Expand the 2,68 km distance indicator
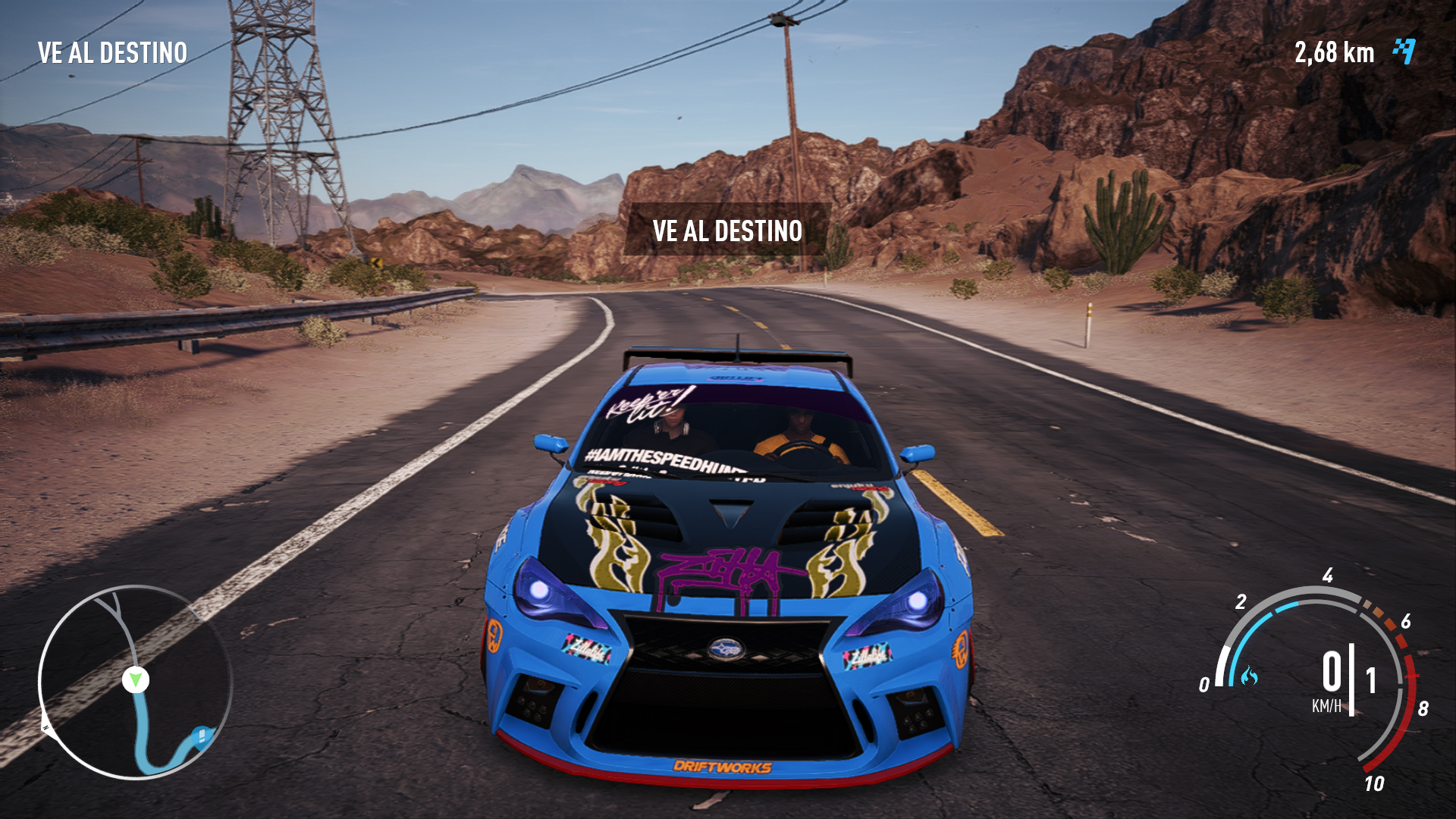The height and width of the screenshot is (819, 1456). click(1334, 52)
